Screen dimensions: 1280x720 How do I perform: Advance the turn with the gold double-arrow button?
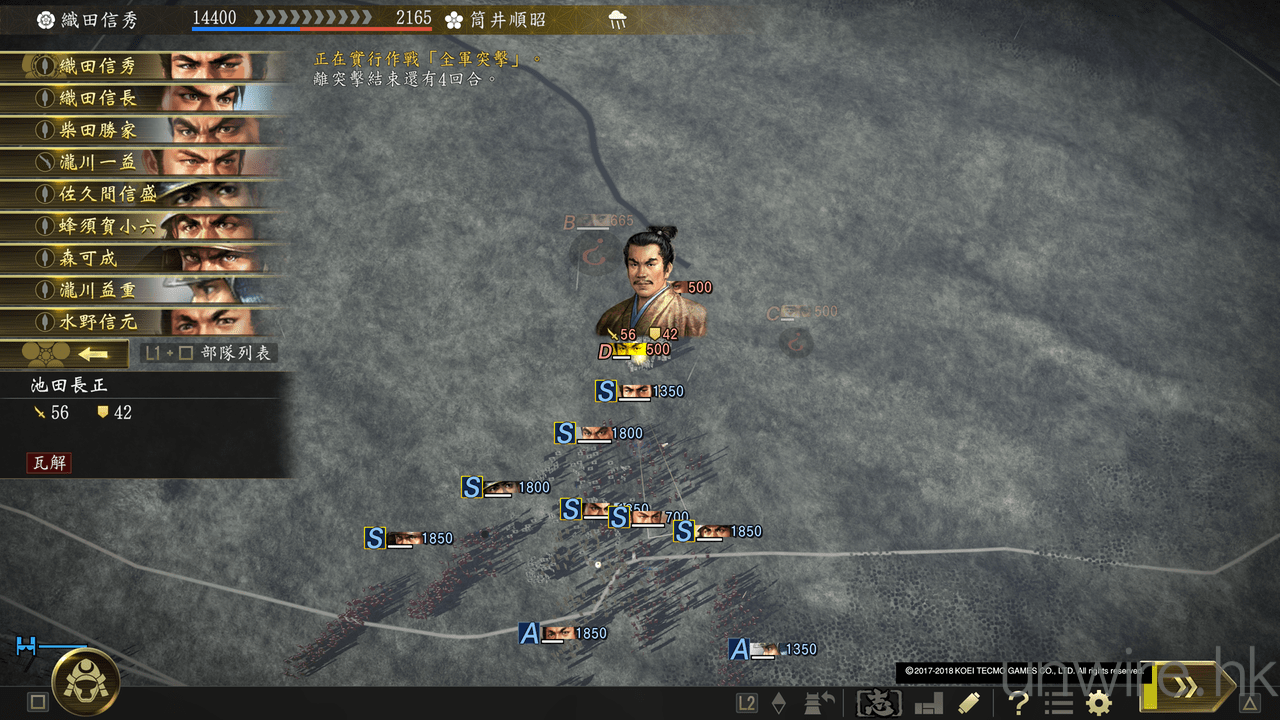tap(1188, 687)
